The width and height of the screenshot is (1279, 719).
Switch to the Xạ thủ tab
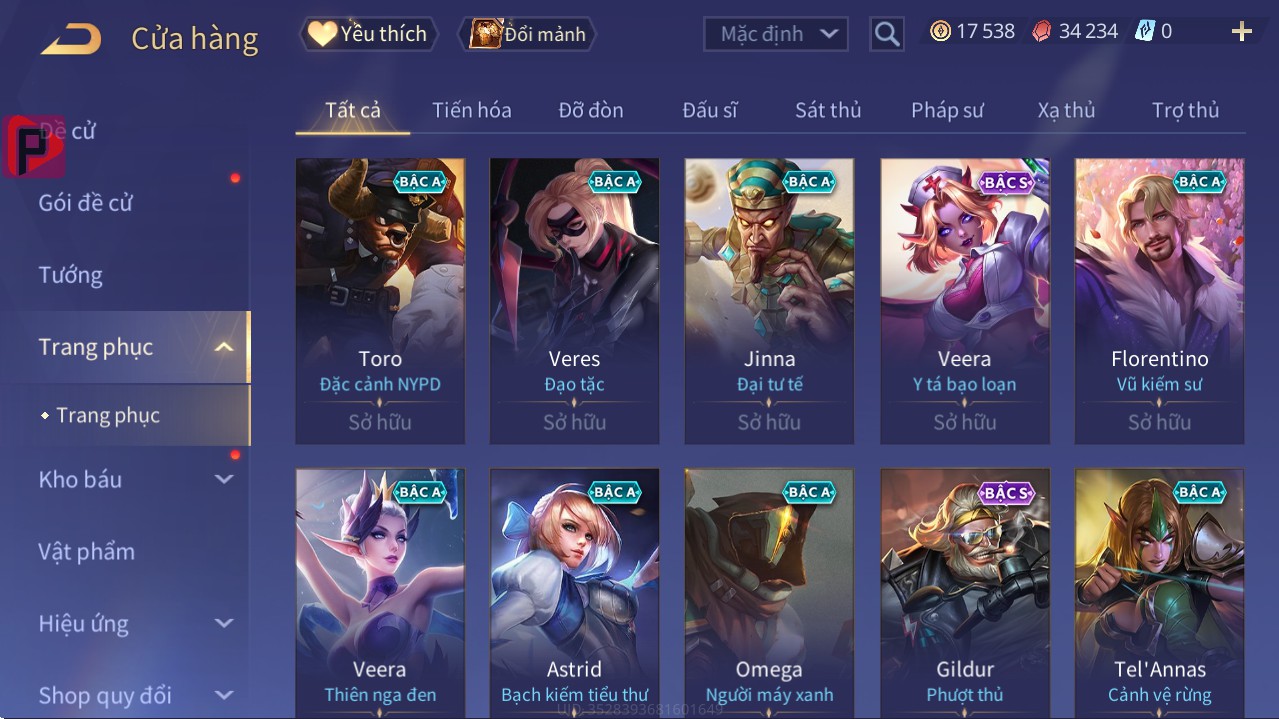click(1066, 110)
